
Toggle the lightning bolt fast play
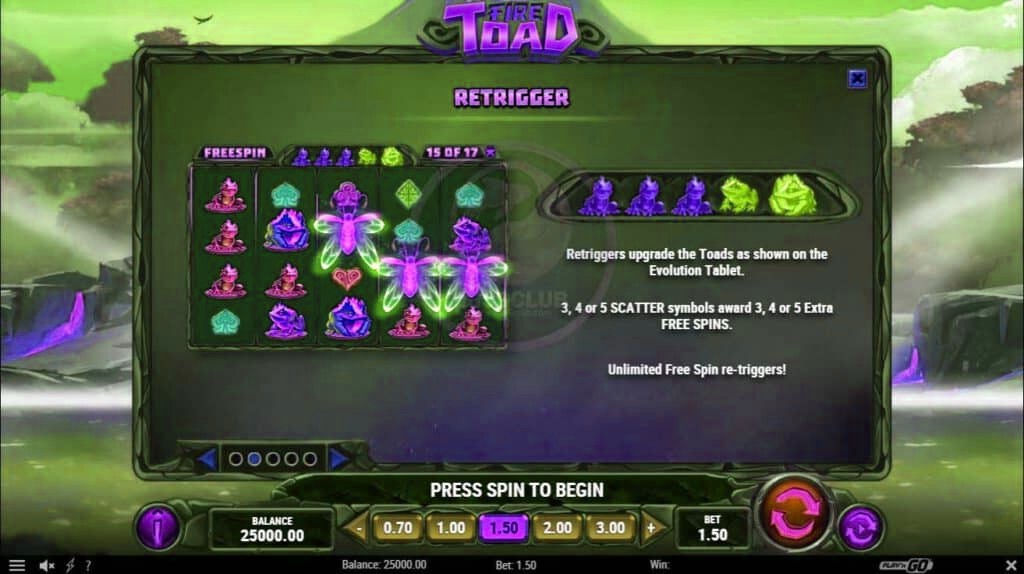pos(70,565)
